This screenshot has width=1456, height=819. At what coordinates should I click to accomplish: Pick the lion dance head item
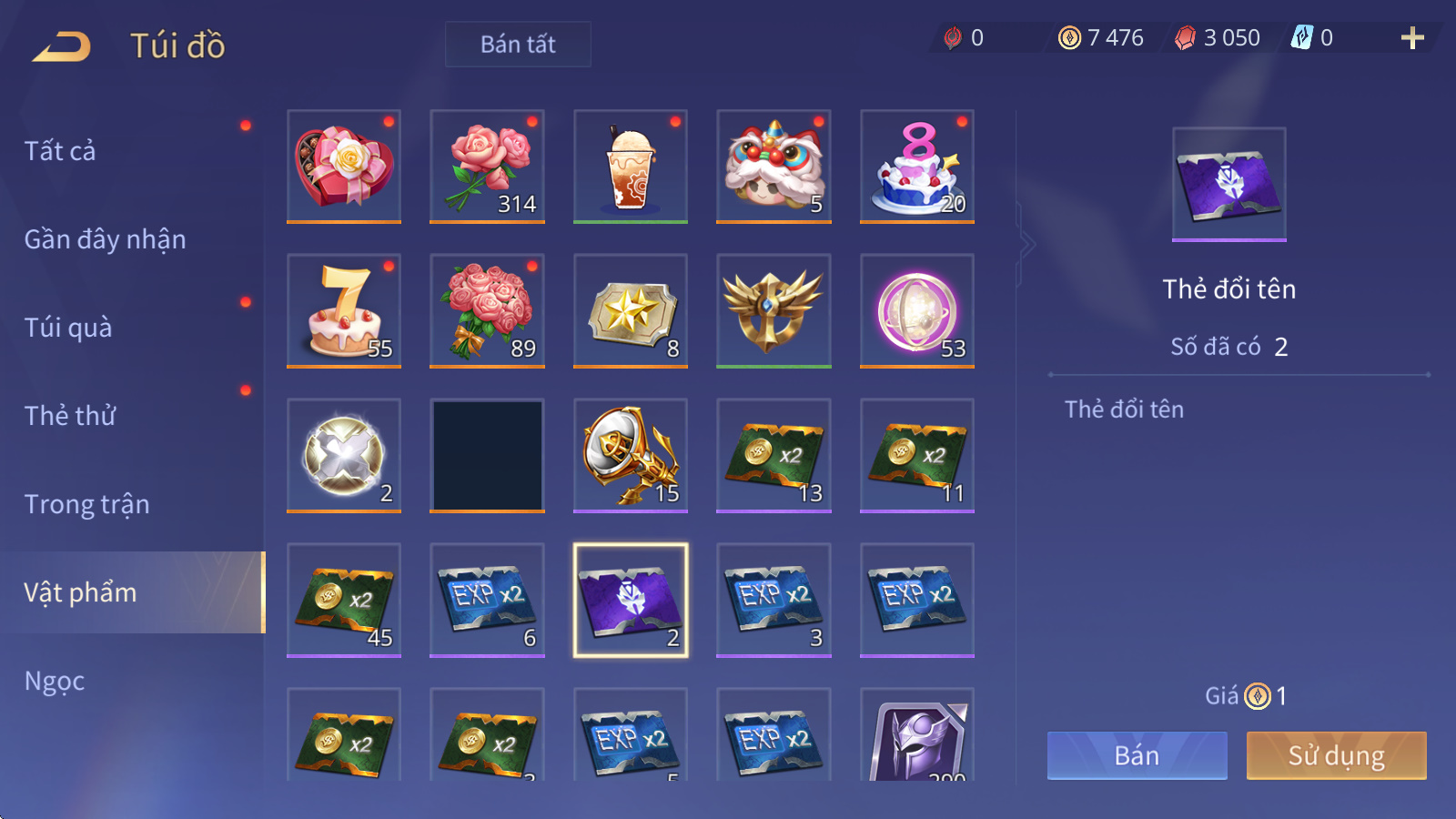pyautogui.click(x=773, y=166)
